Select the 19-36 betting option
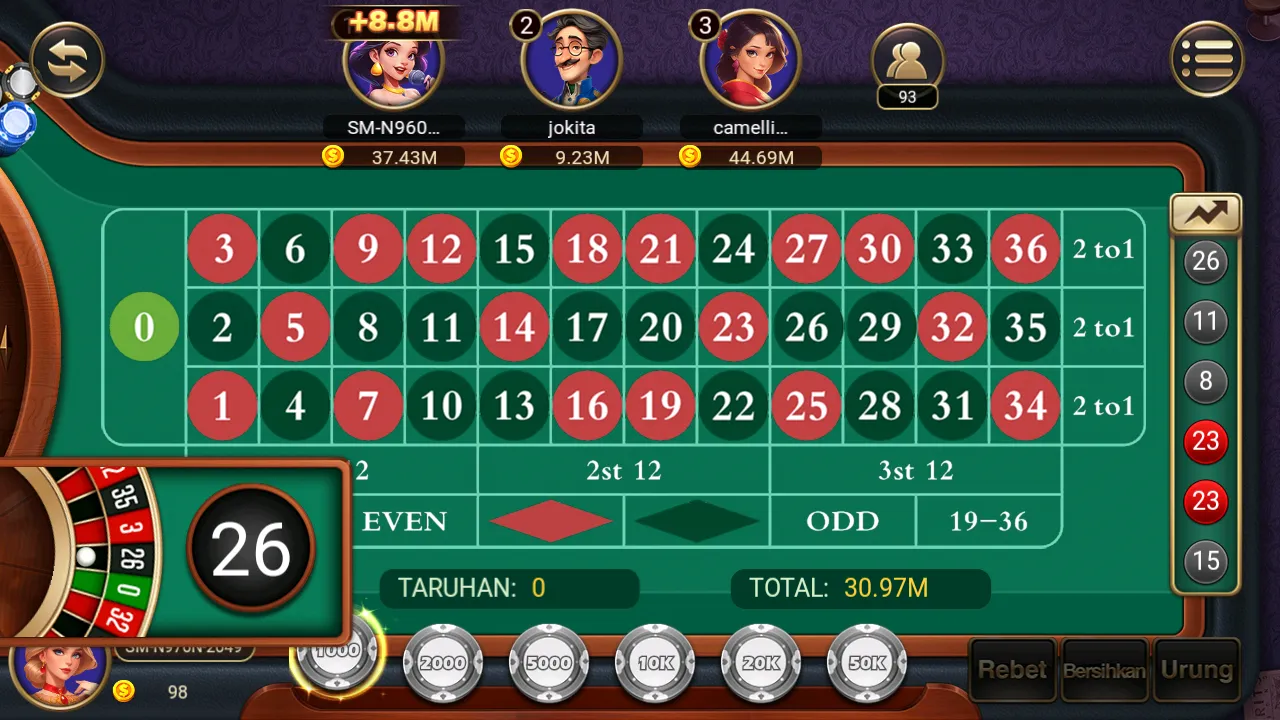The height and width of the screenshot is (720, 1280). 989,521
